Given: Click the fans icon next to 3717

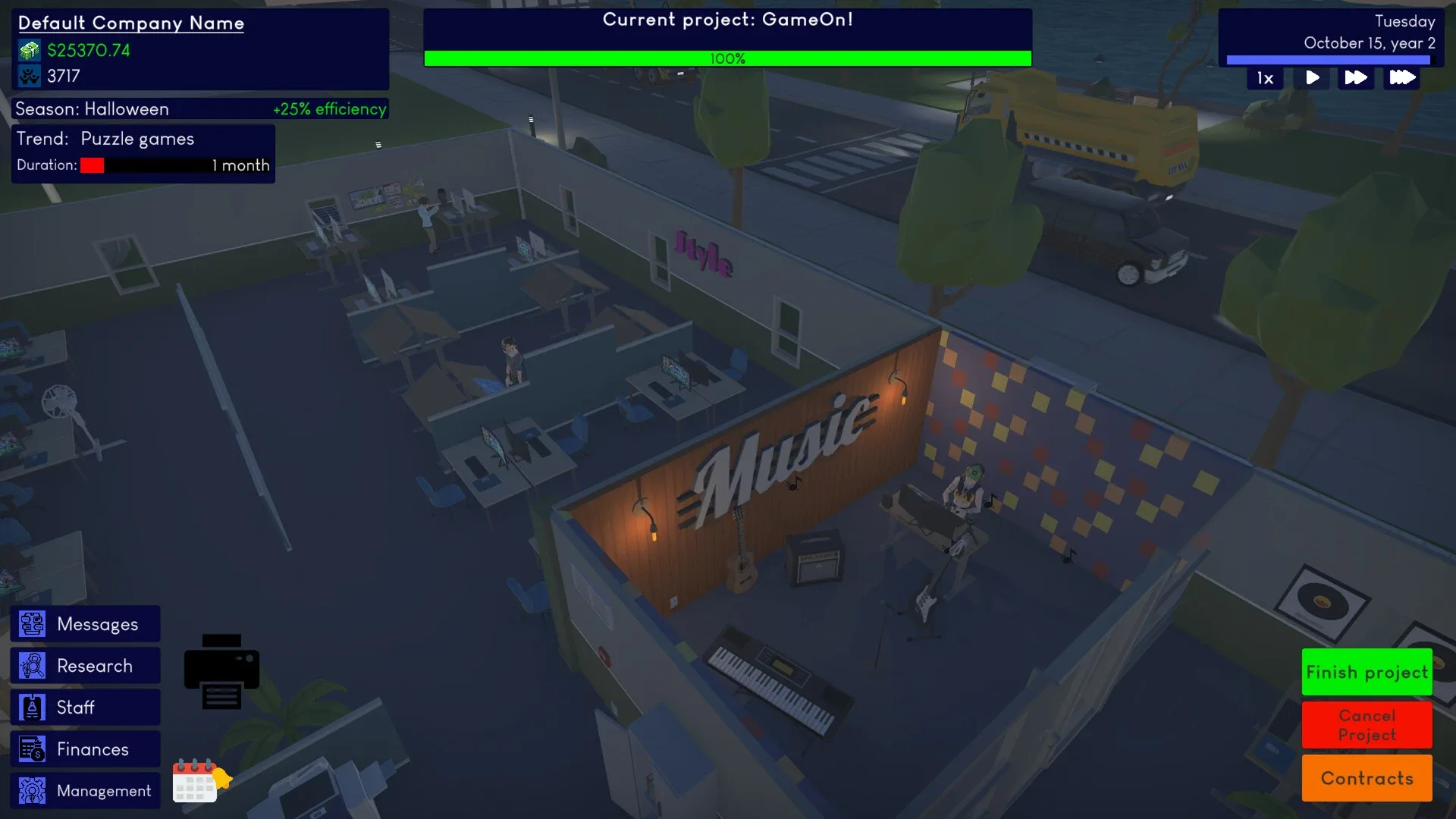Looking at the screenshot, I should click(27, 75).
